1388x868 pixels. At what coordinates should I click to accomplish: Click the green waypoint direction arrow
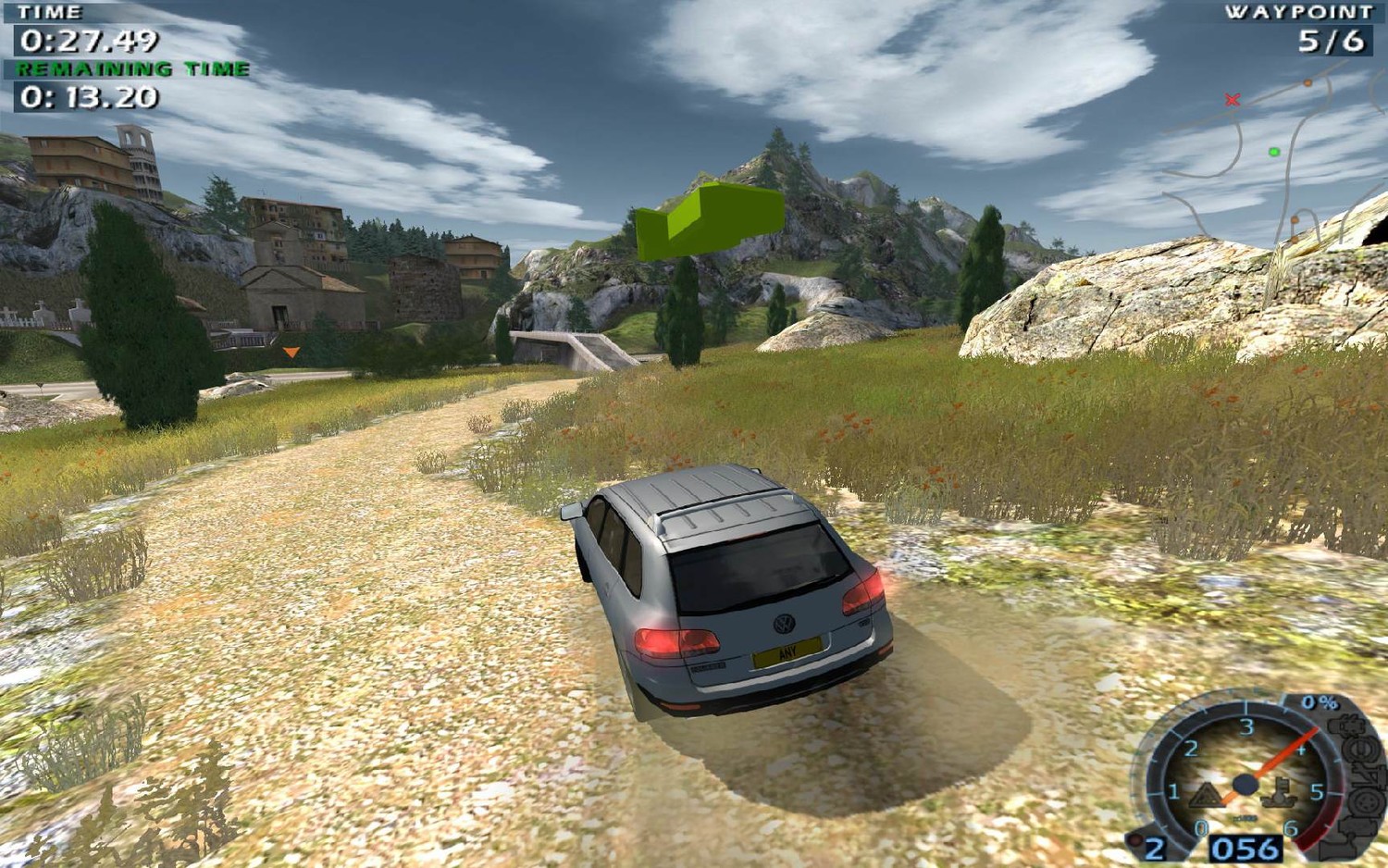(709, 220)
